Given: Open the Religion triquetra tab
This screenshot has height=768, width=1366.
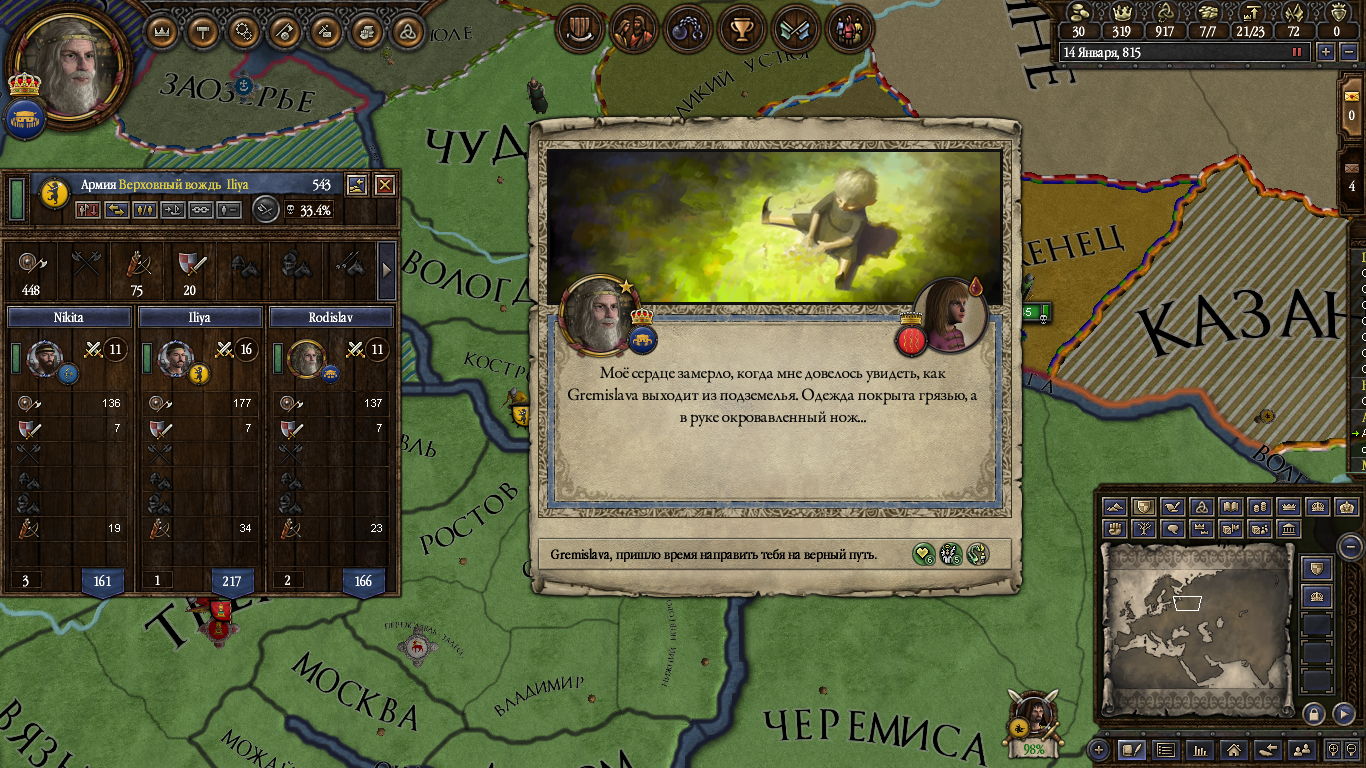Looking at the screenshot, I should tap(407, 31).
